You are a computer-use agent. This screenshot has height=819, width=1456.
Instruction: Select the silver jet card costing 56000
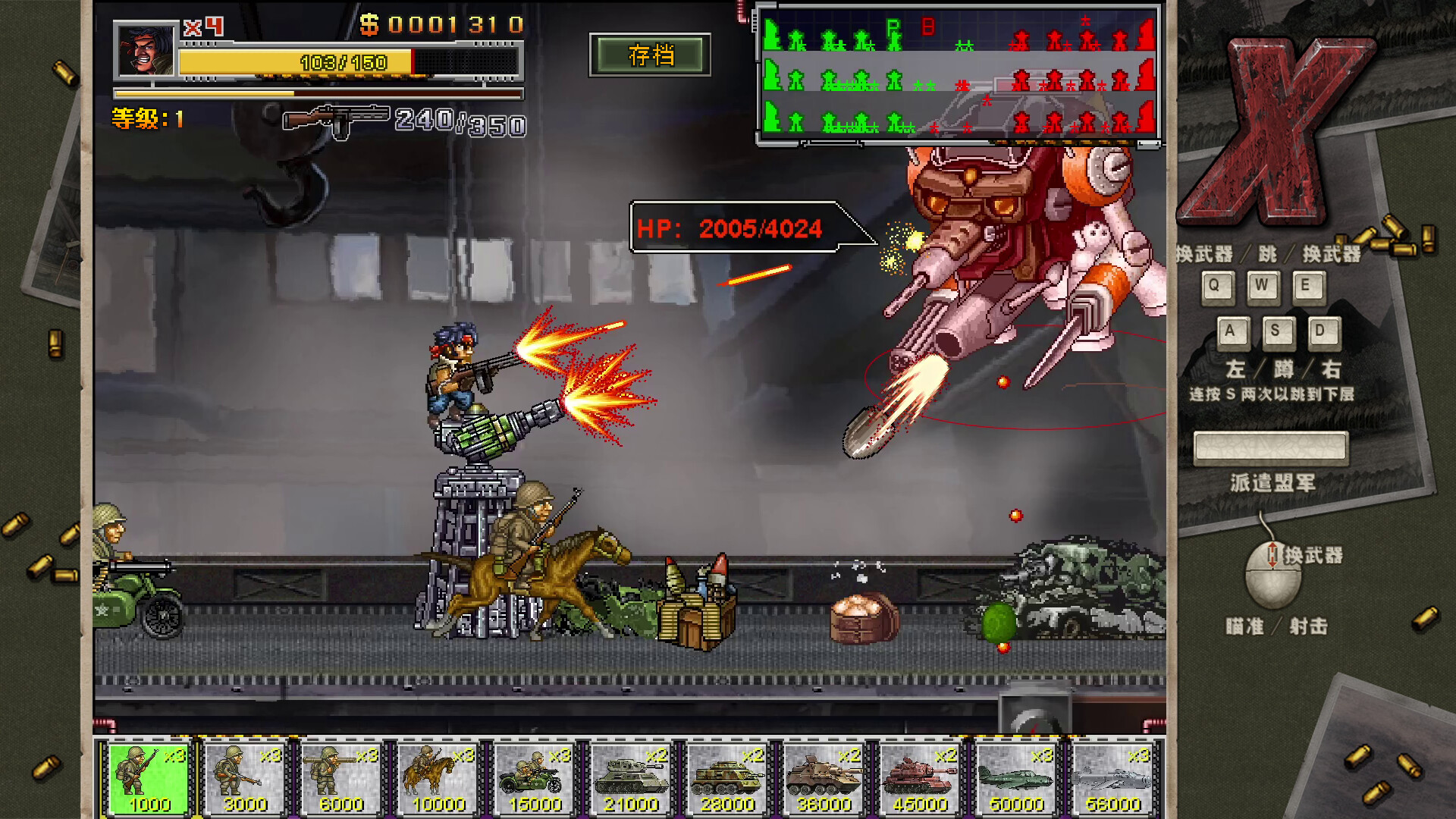click(x=1113, y=777)
